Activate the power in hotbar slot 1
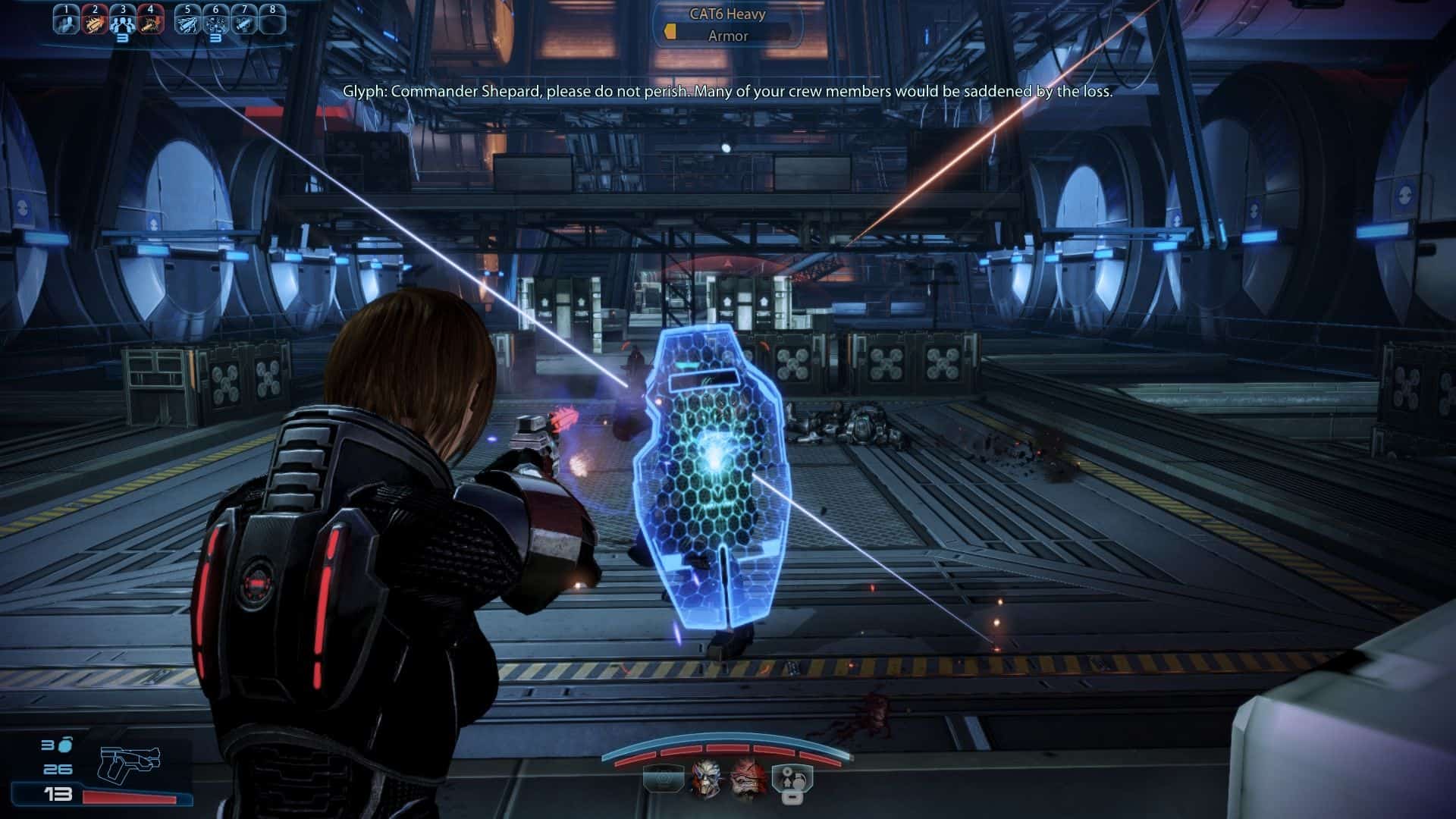Image resolution: width=1456 pixels, height=819 pixels. [67, 22]
